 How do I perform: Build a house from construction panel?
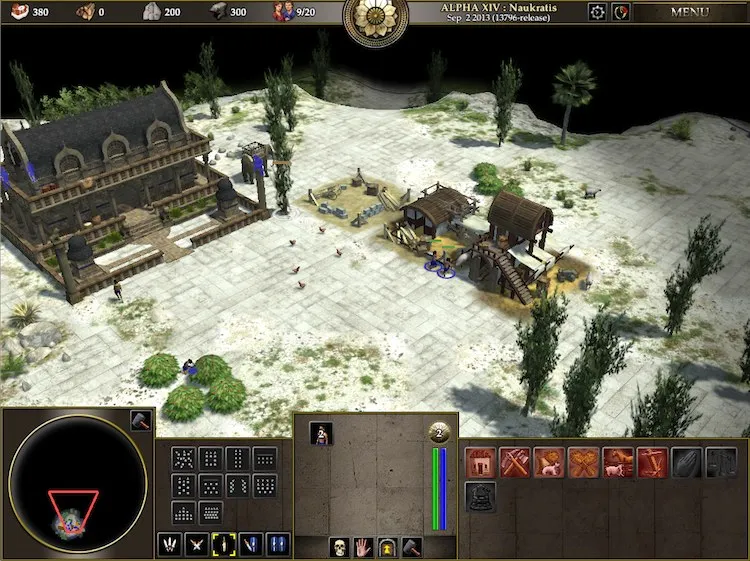point(480,461)
